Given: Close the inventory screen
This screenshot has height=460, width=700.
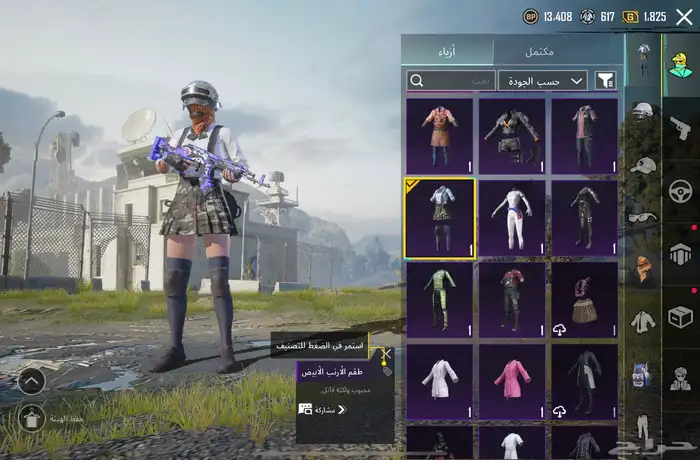Looking at the screenshot, I should [x=684, y=16].
